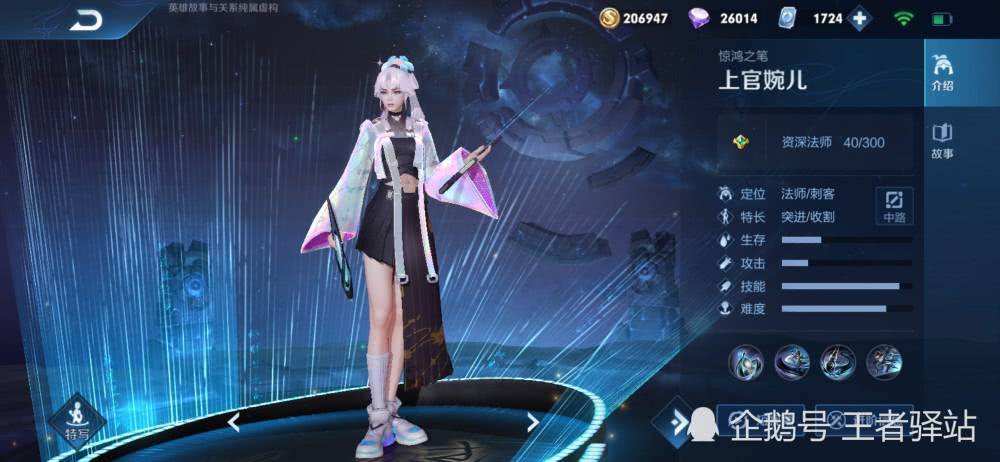Viewport: 1000px width, 462px height.
Task: Switch to the 故事 (Story) tab
Action: point(942,141)
